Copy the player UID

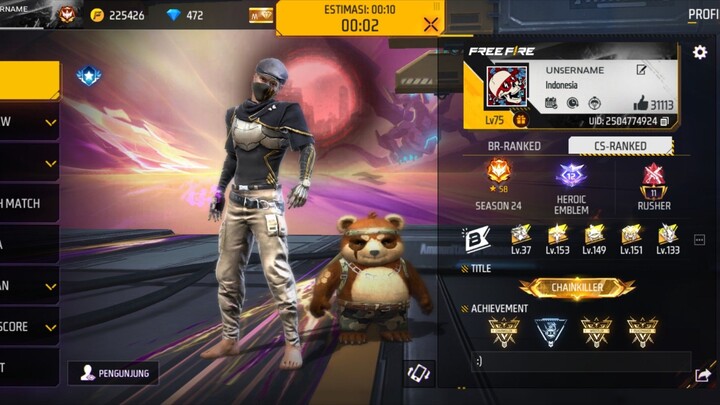point(664,122)
